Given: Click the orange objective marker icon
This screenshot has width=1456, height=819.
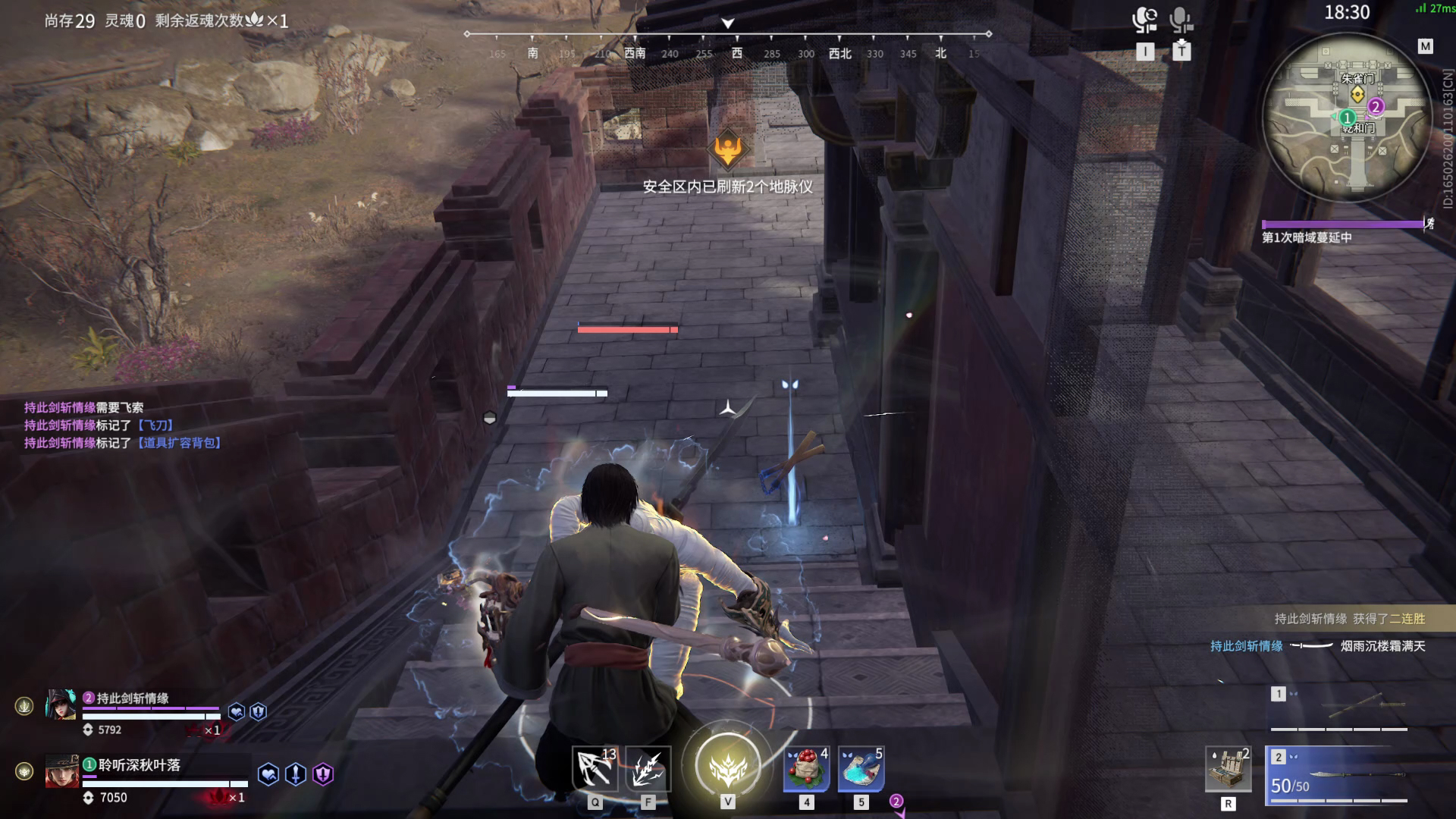Looking at the screenshot, I should click(x=728, y=149).
